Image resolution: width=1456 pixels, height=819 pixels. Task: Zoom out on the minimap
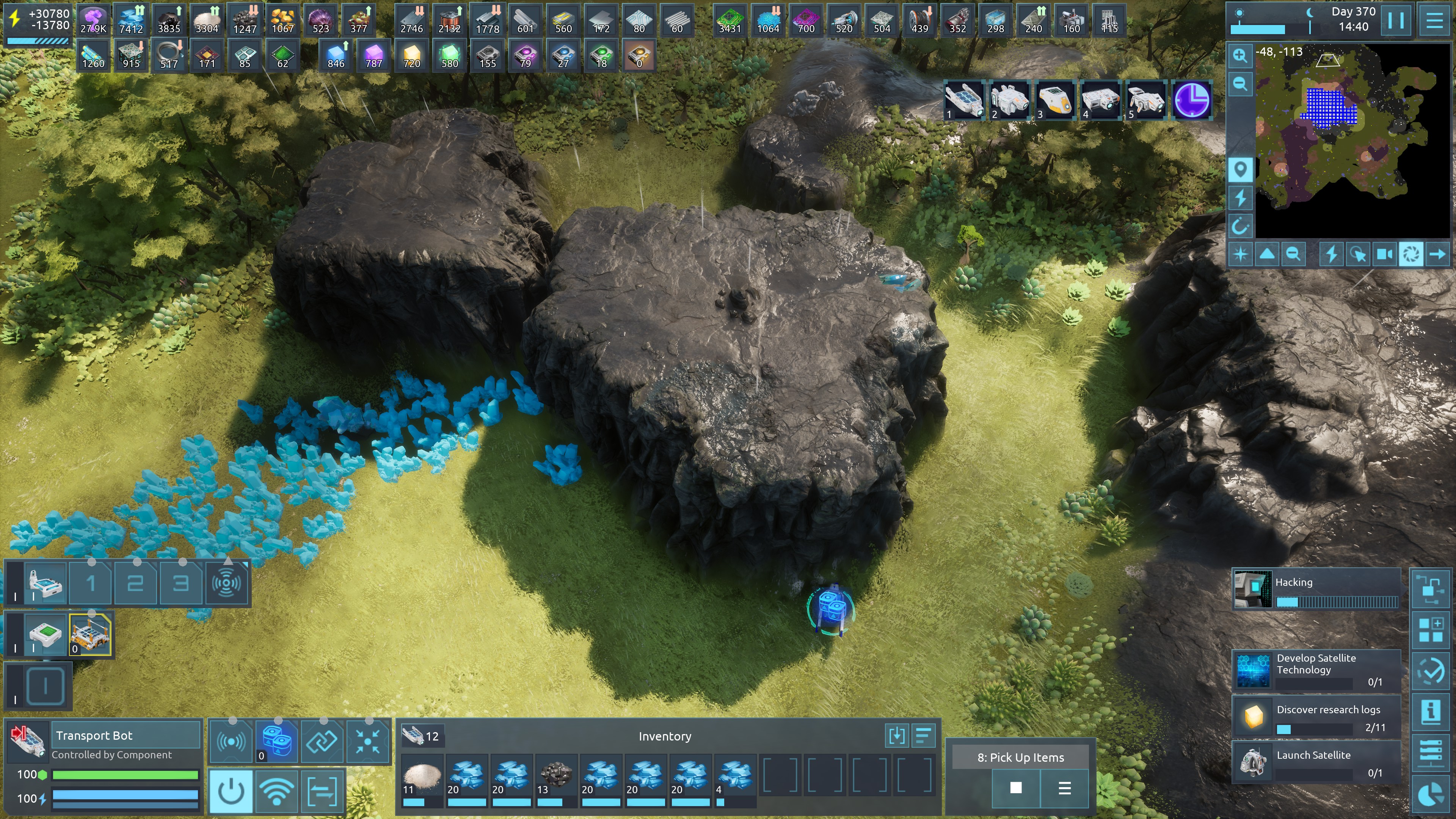tap(1240, 84)
